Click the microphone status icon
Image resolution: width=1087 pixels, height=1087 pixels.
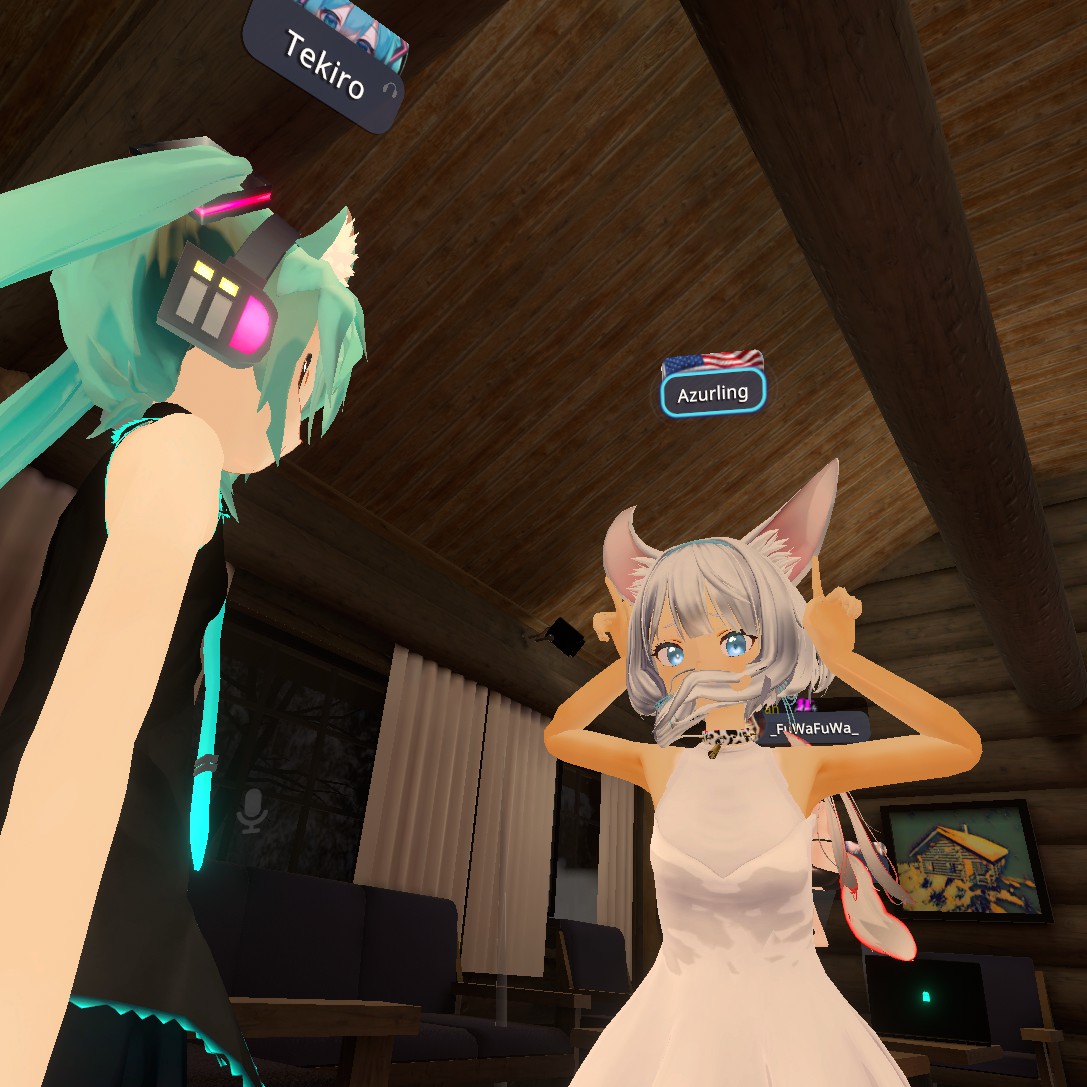(251, 810)
